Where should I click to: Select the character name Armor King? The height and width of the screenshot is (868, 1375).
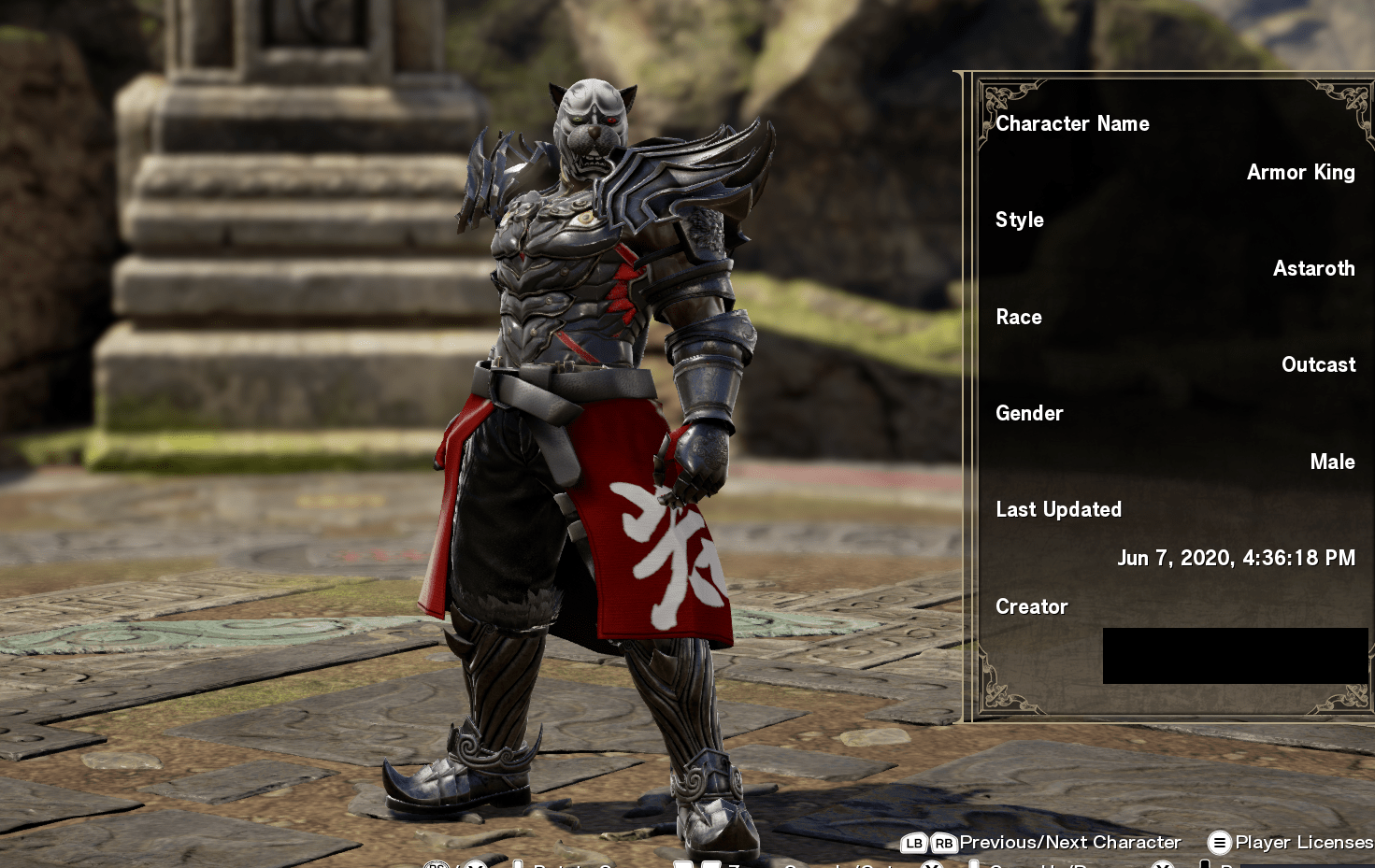[1301, 173]
